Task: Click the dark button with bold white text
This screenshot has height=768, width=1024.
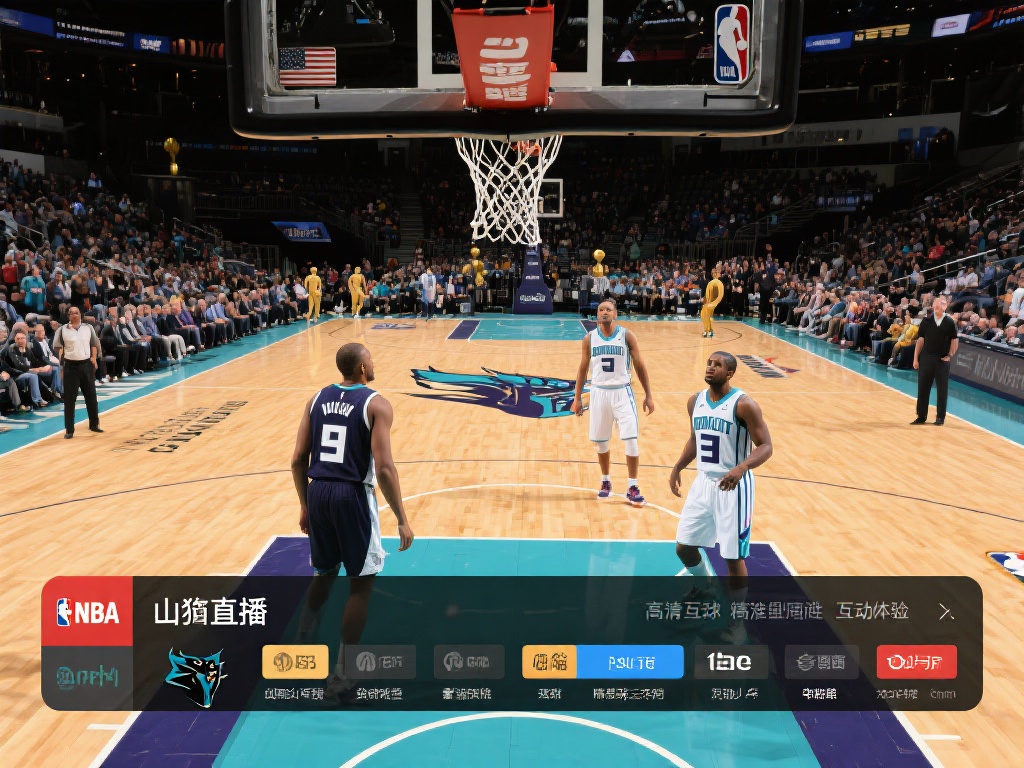Action: click(x=731, y=661)
